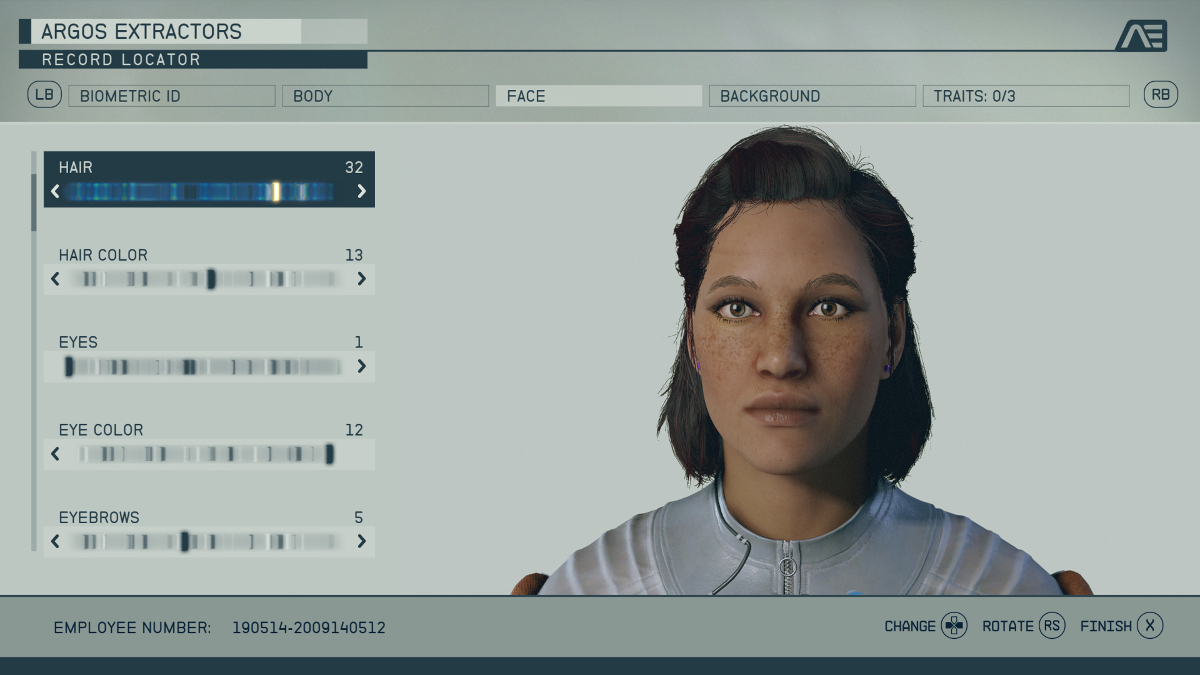Choose the next Eyes option arrow
Screen dimensions: 1200x675
tap(361, 367)
